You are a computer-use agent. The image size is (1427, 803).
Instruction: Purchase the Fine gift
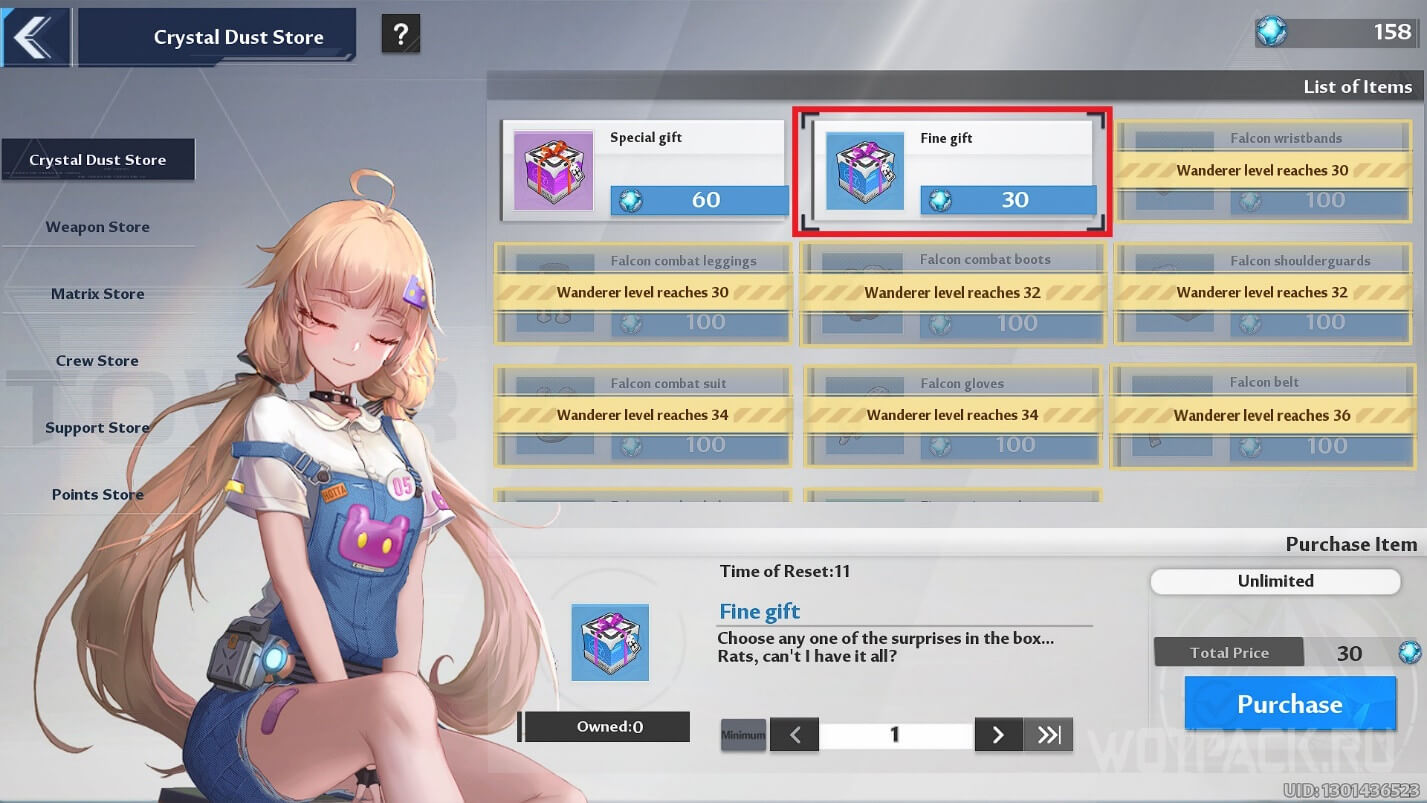(1289, 704)
